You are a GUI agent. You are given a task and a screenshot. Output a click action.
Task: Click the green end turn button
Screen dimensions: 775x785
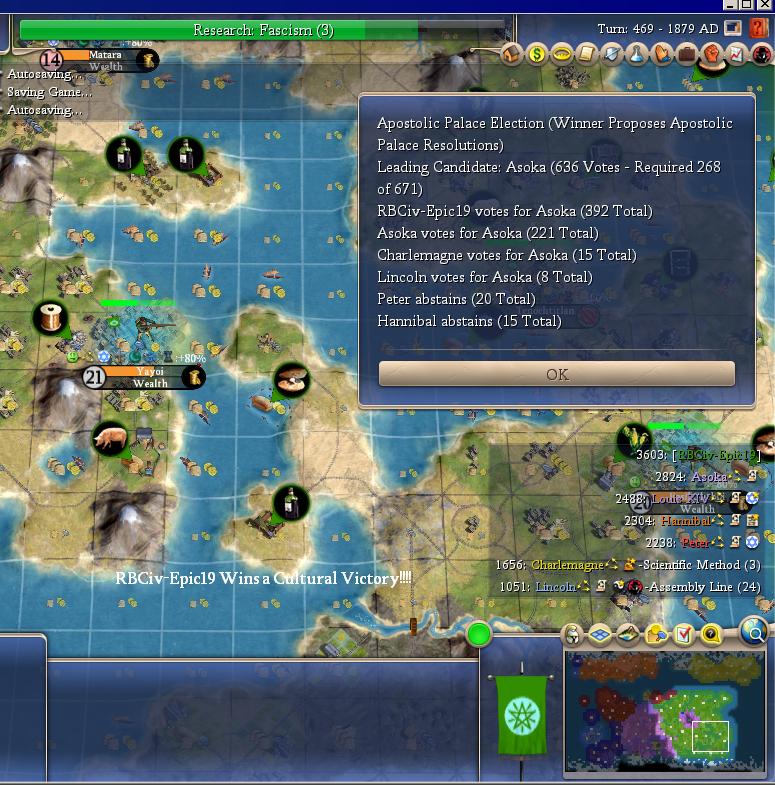(x=479, y=634)
